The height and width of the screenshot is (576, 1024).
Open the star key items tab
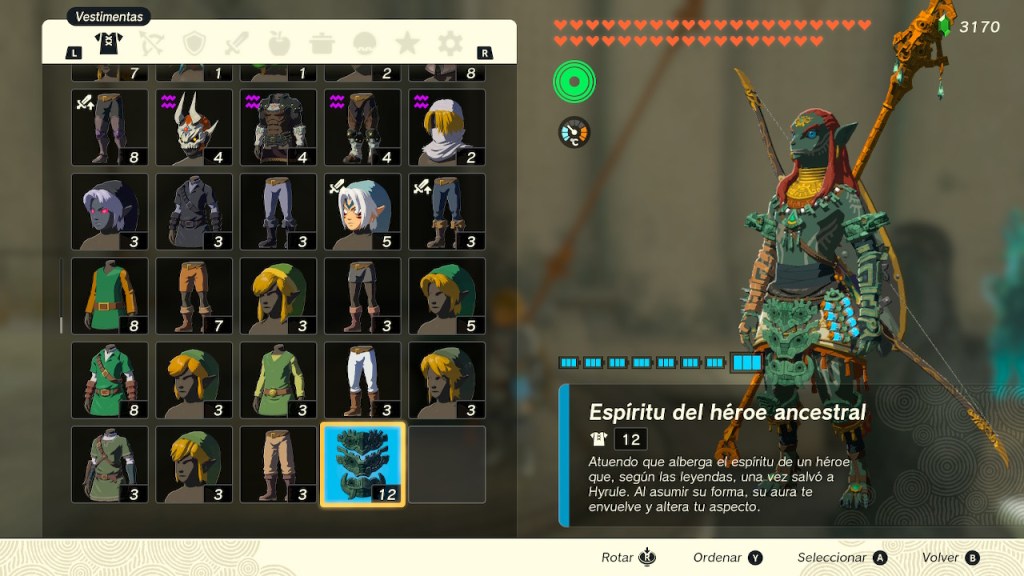407,43
